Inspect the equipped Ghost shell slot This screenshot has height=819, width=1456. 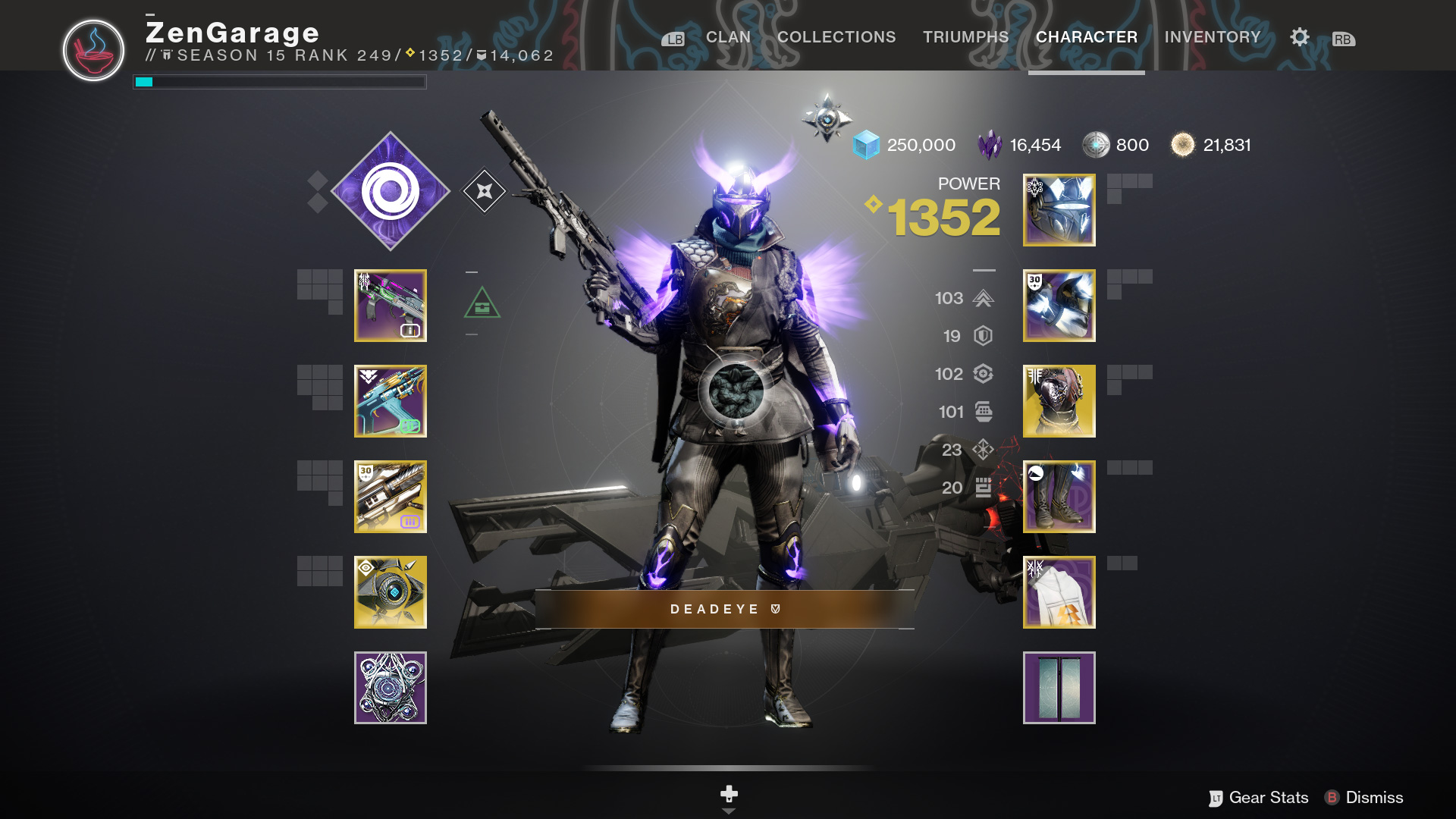(x=391, y=592)
